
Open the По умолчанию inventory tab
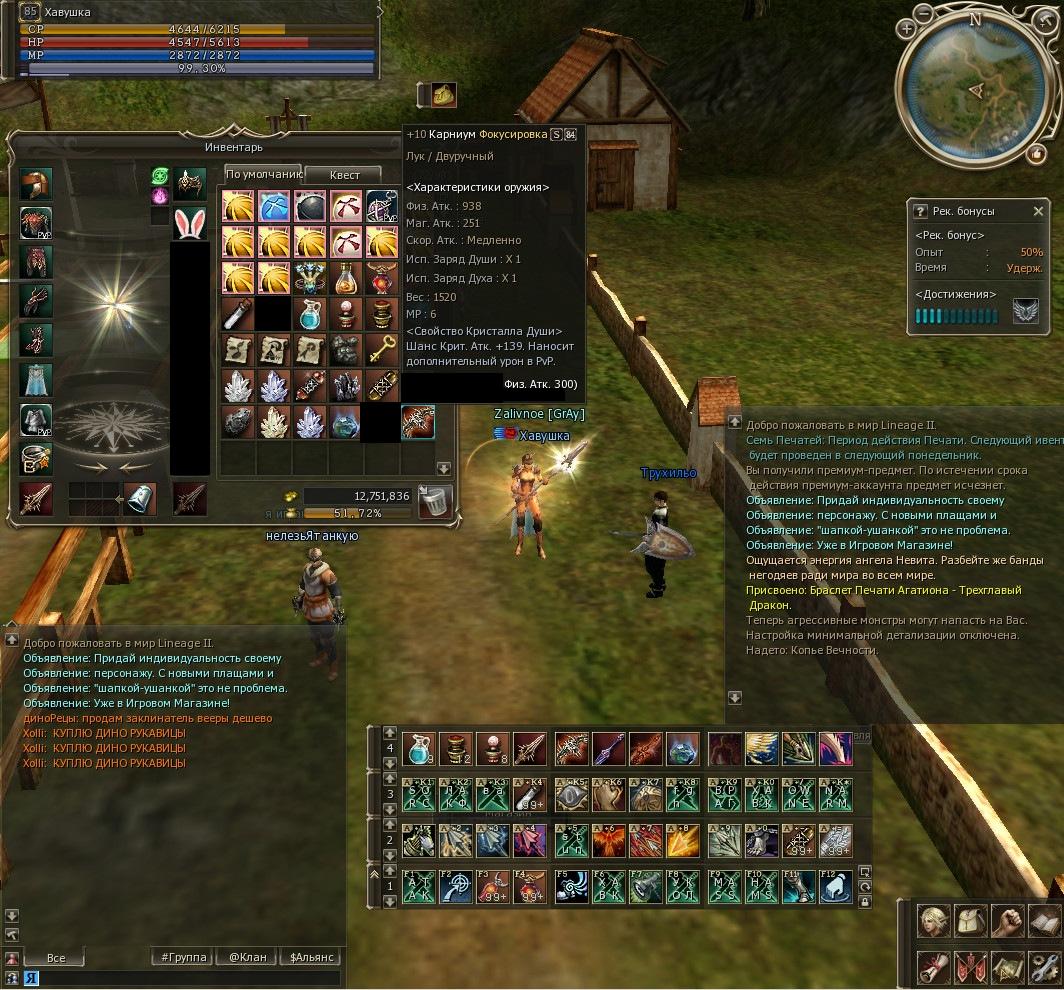coord(263,174)
